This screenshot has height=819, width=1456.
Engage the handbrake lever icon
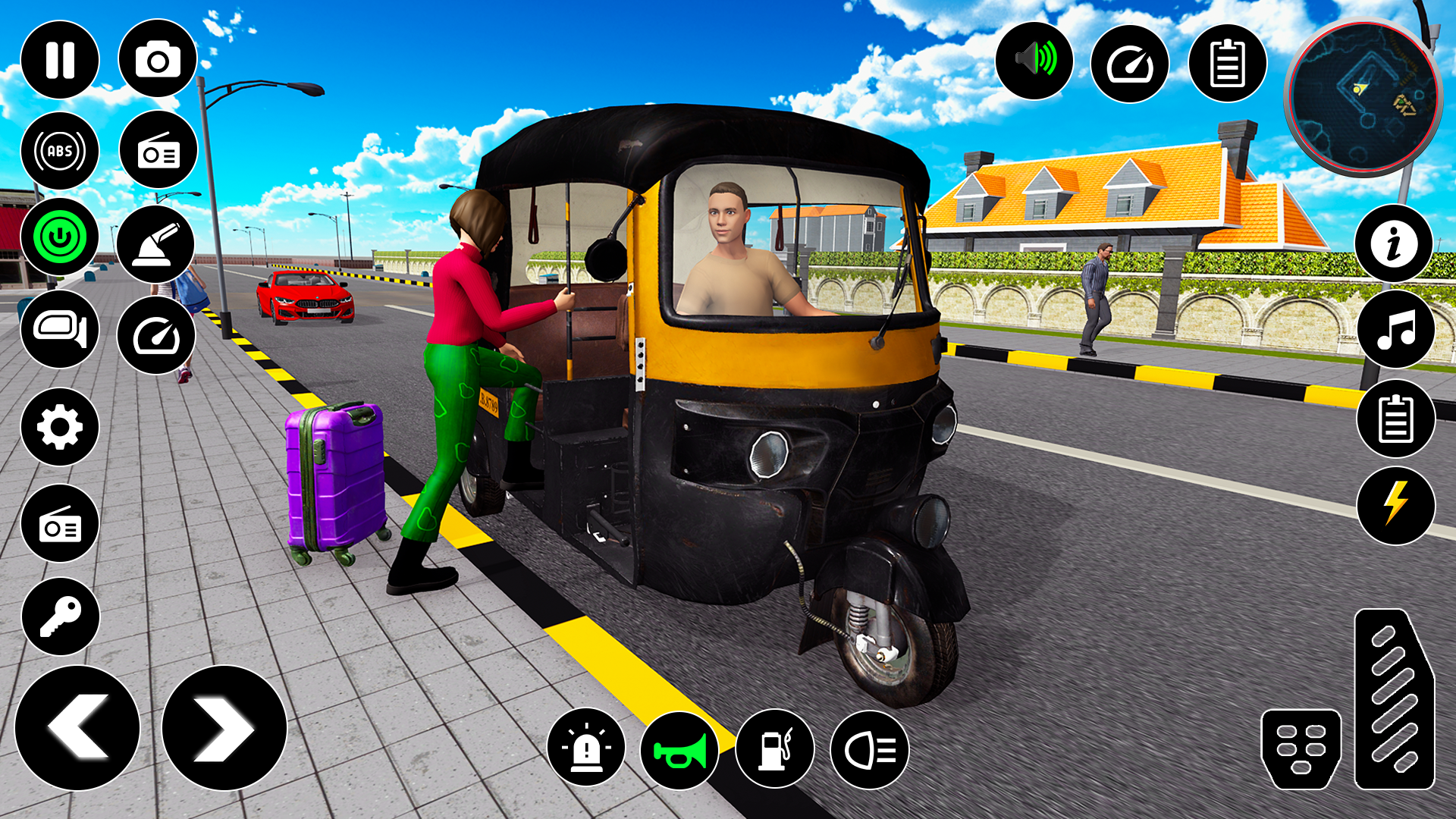point(156,244)
